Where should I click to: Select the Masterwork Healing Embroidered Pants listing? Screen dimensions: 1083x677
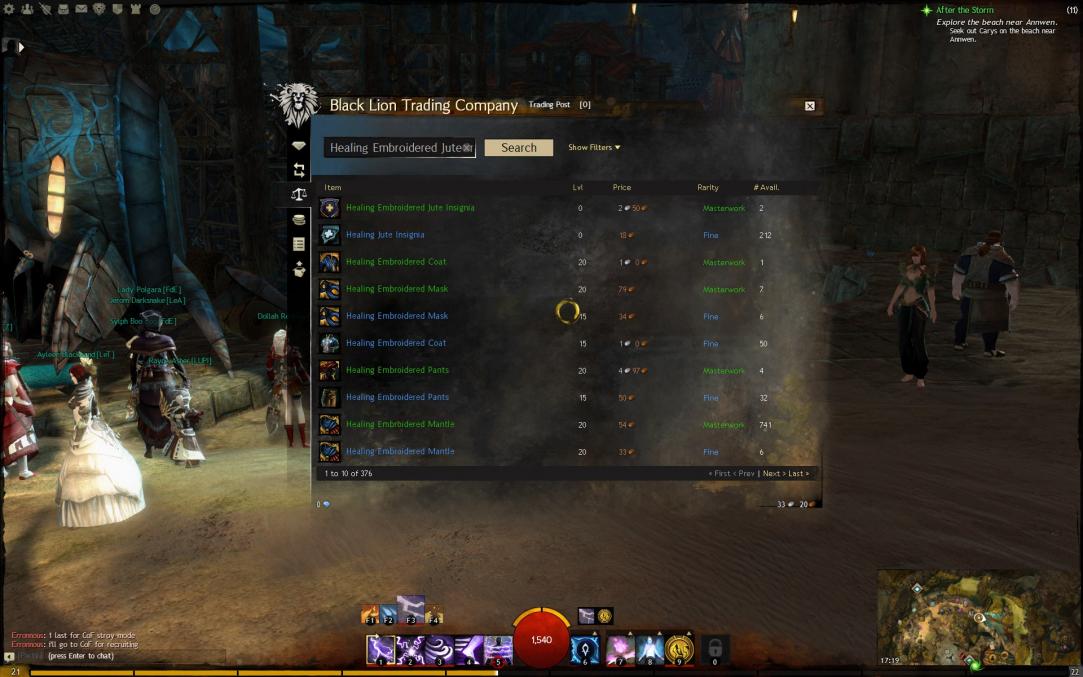[x=397, y=370]
